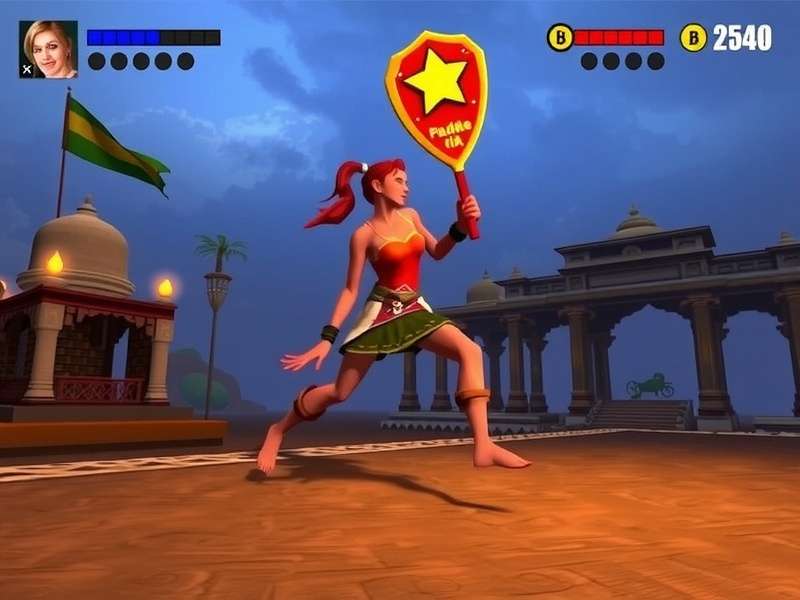Viewport: 800px width, 600px height.
Task: Open the gold B coin next to 2540
Action: click(x=693, y=38)
